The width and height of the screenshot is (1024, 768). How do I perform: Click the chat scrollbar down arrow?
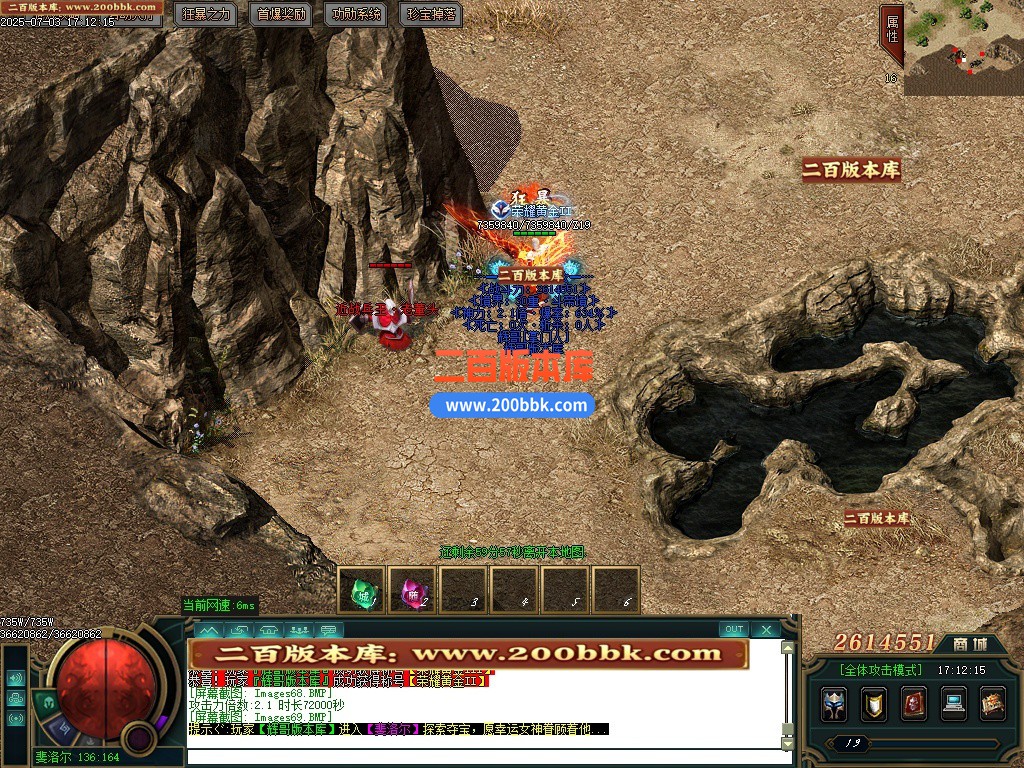click(788, 744)
